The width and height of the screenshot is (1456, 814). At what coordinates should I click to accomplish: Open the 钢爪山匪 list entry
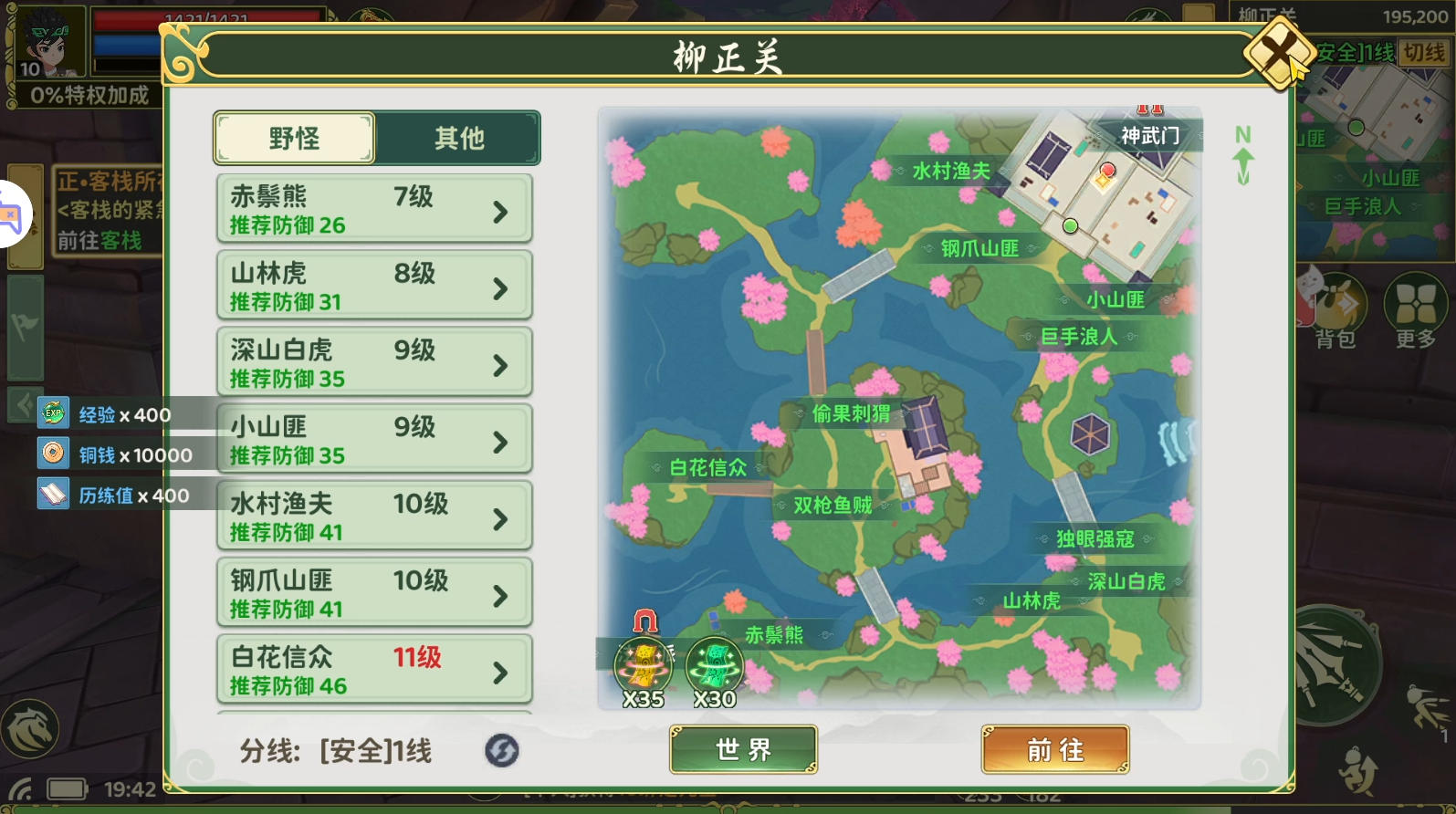pos(374,593)
